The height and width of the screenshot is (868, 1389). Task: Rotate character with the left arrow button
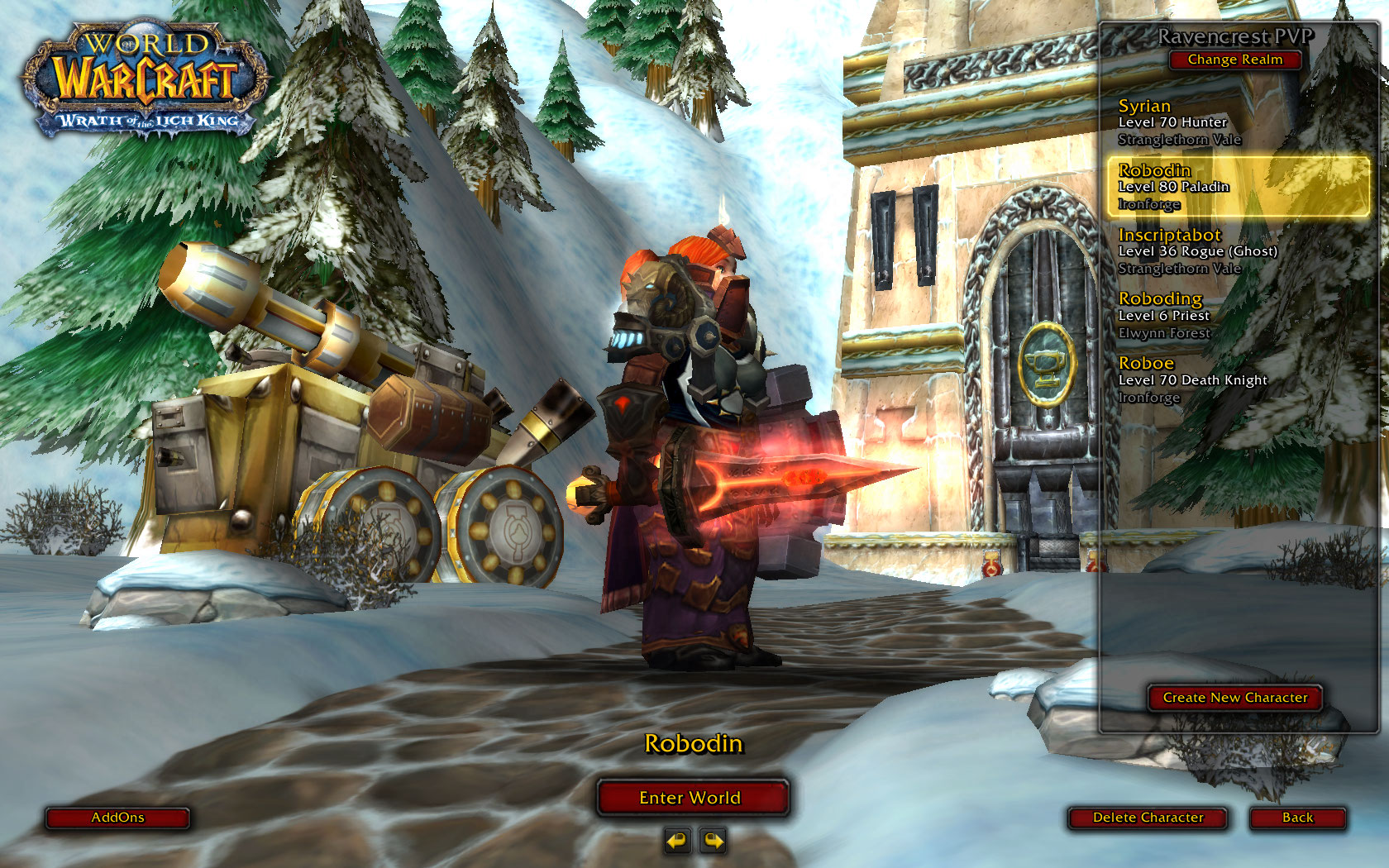[x=676, y=841]
